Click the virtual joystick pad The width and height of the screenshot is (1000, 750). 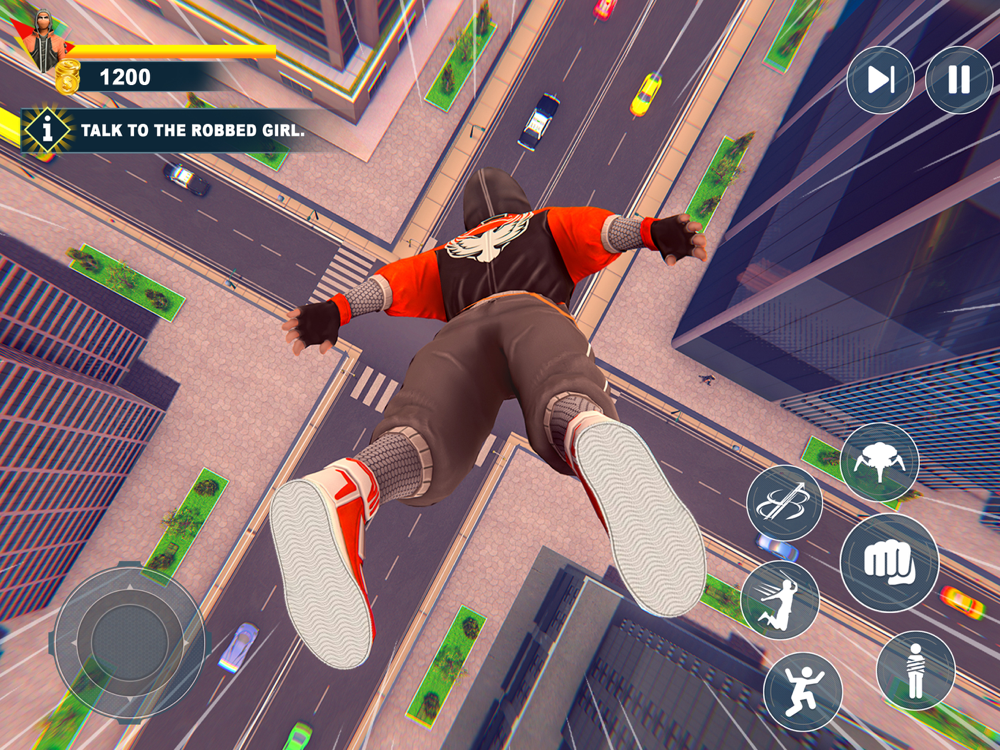point(130,640)
